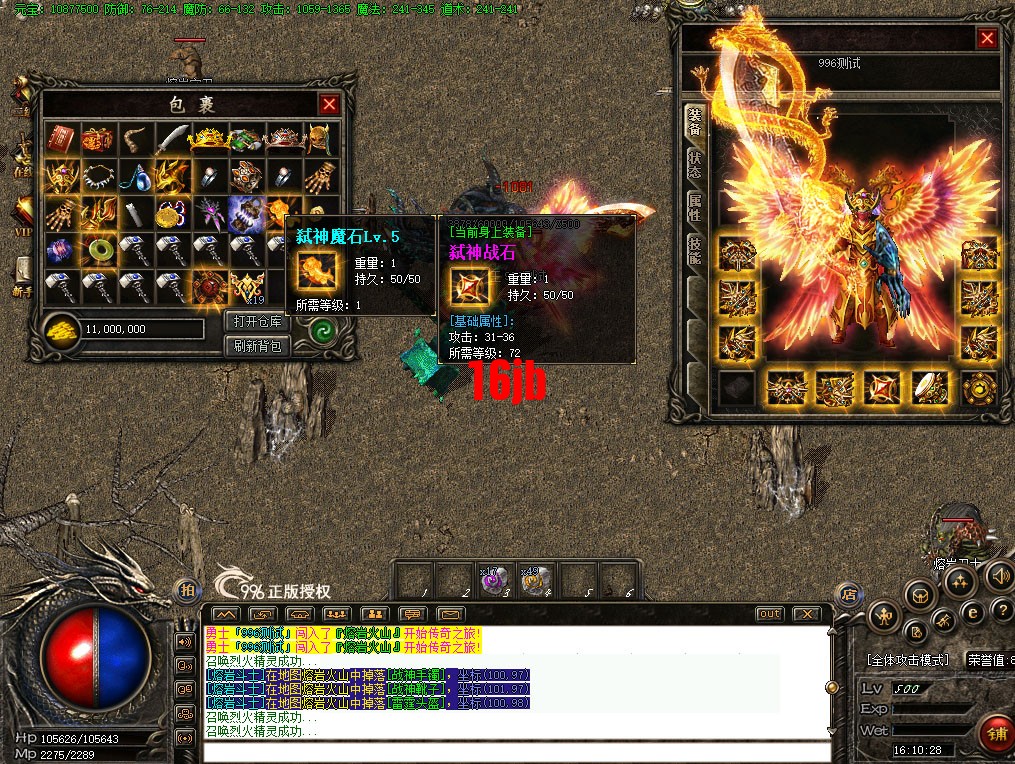Select the red book in the bag

pos(62,139)
